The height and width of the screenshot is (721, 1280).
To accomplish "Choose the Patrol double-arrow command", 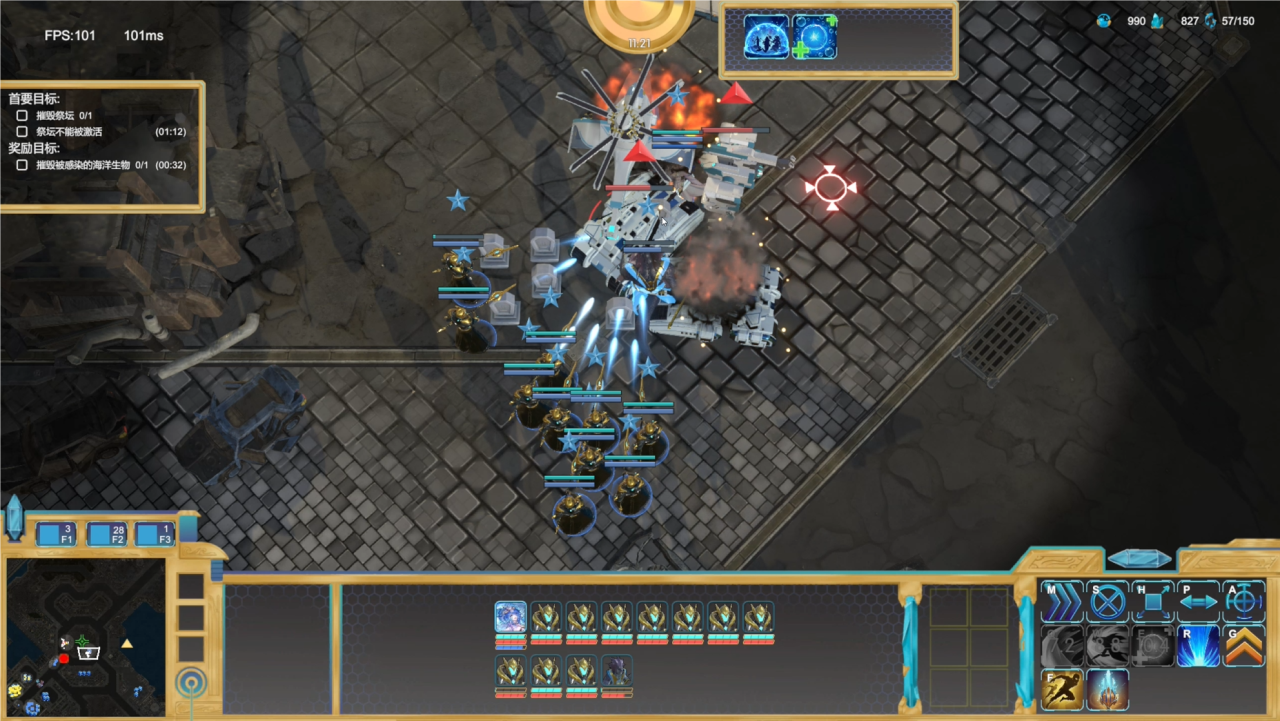I will click(x=1198, y=602).
